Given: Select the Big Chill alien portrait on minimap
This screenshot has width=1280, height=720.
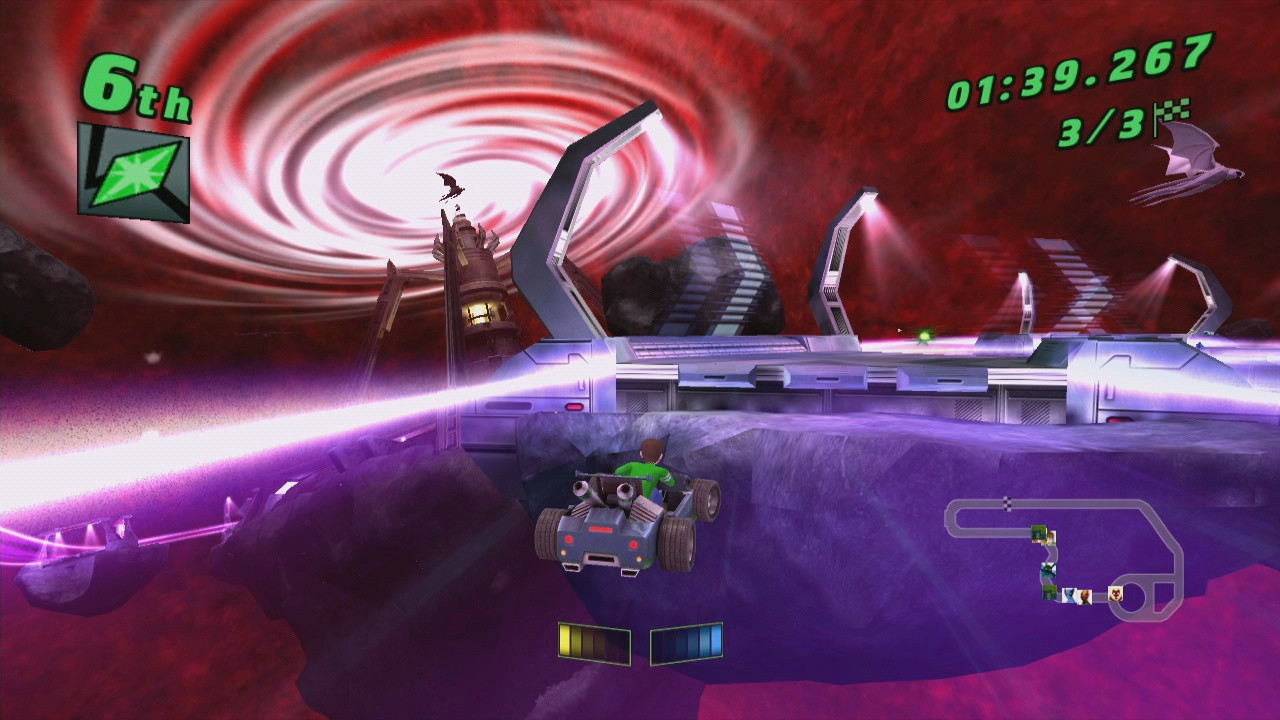Looking at the screenshot, I should (1049, 570).
